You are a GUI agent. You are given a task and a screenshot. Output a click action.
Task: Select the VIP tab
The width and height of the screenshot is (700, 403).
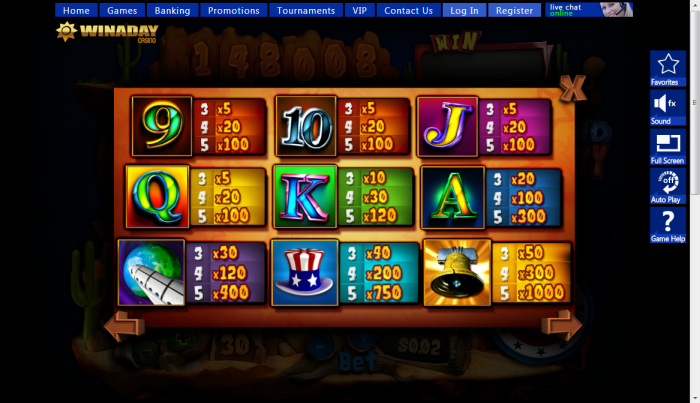tap(359, 11)
